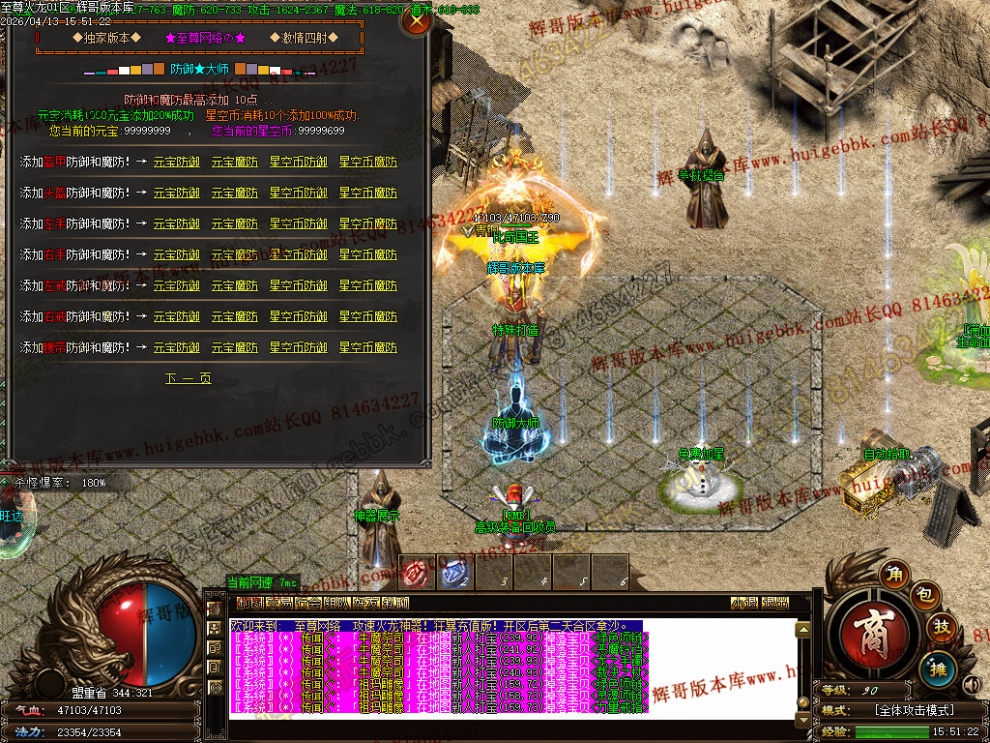Toggle the sound speaker icon
The image size is (990, 743).
[971, 685]
